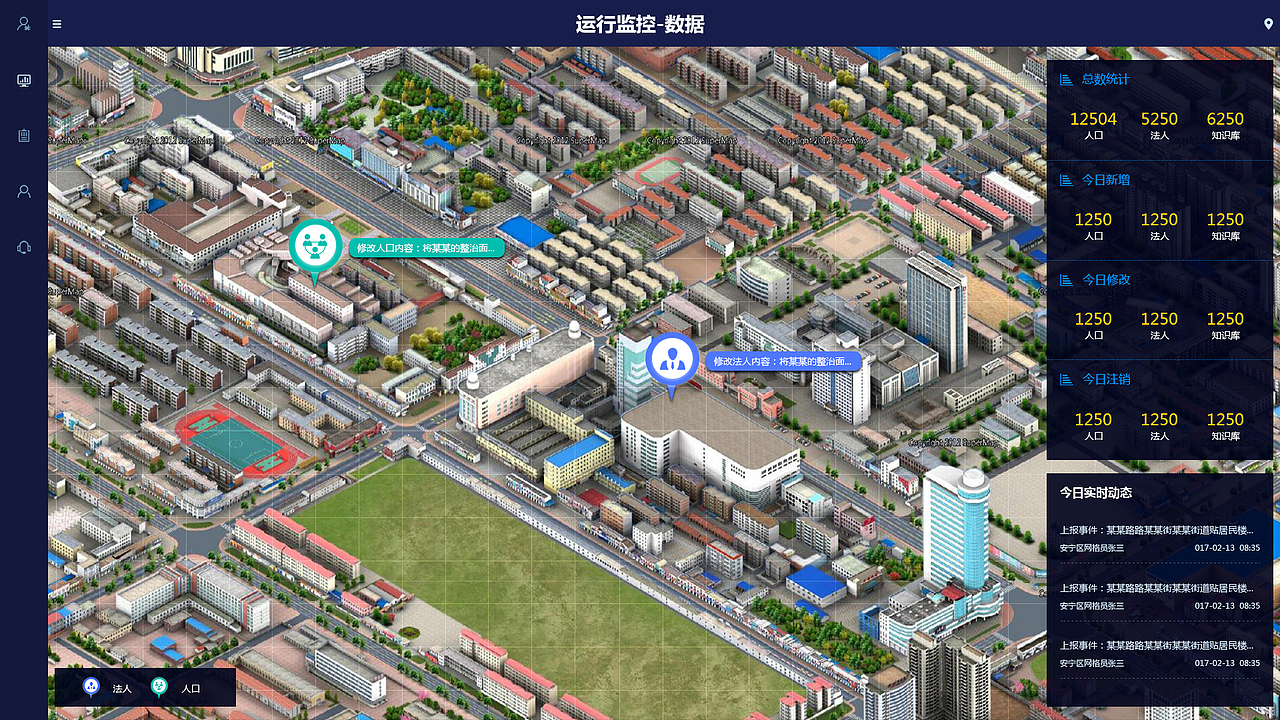Click the admin user icon at sidebar top
The height and width of the screenshot is (720, 1280).
(x=24, y=23)
